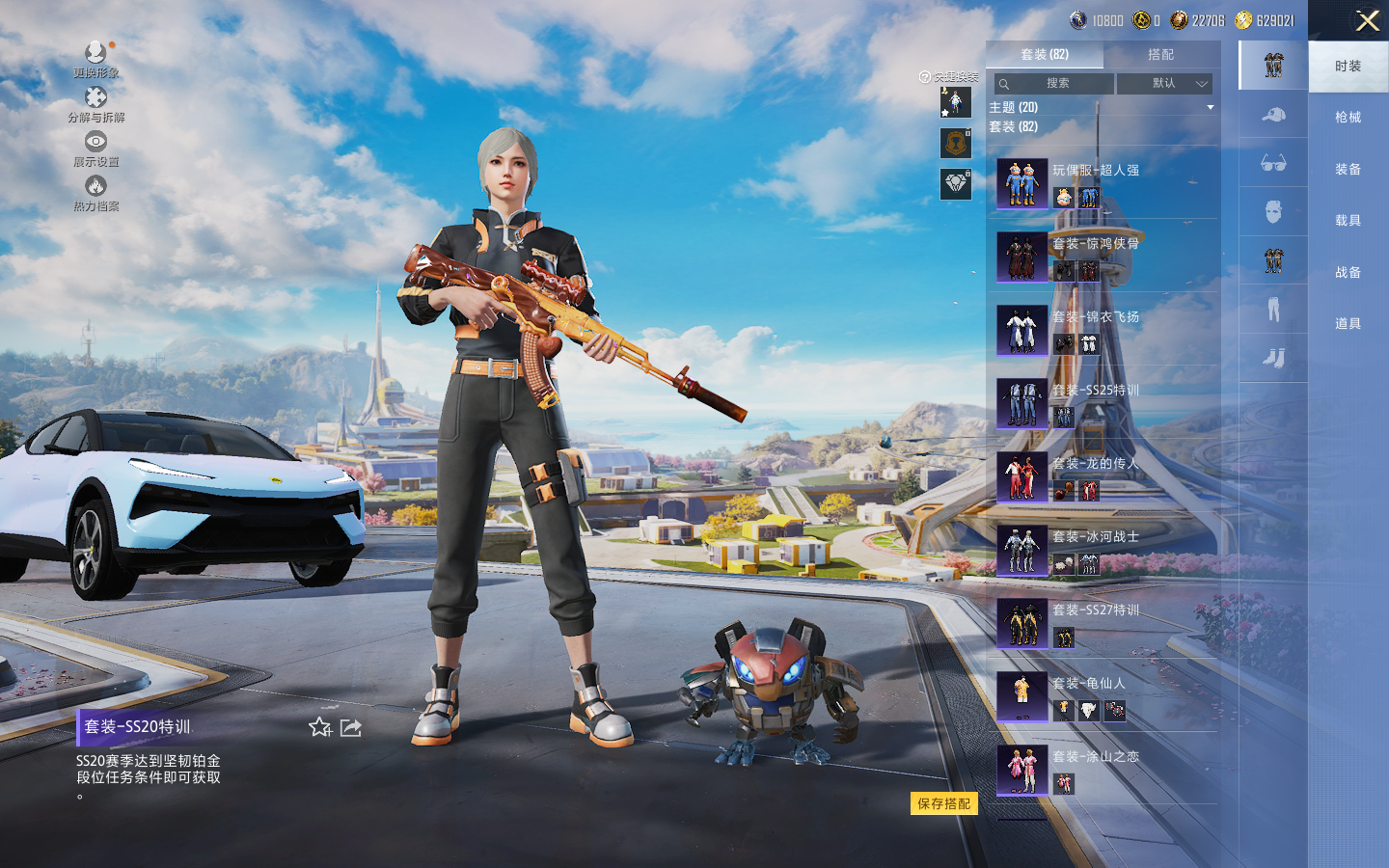Open the 道具 category tab

click(x=1348, y=324)
